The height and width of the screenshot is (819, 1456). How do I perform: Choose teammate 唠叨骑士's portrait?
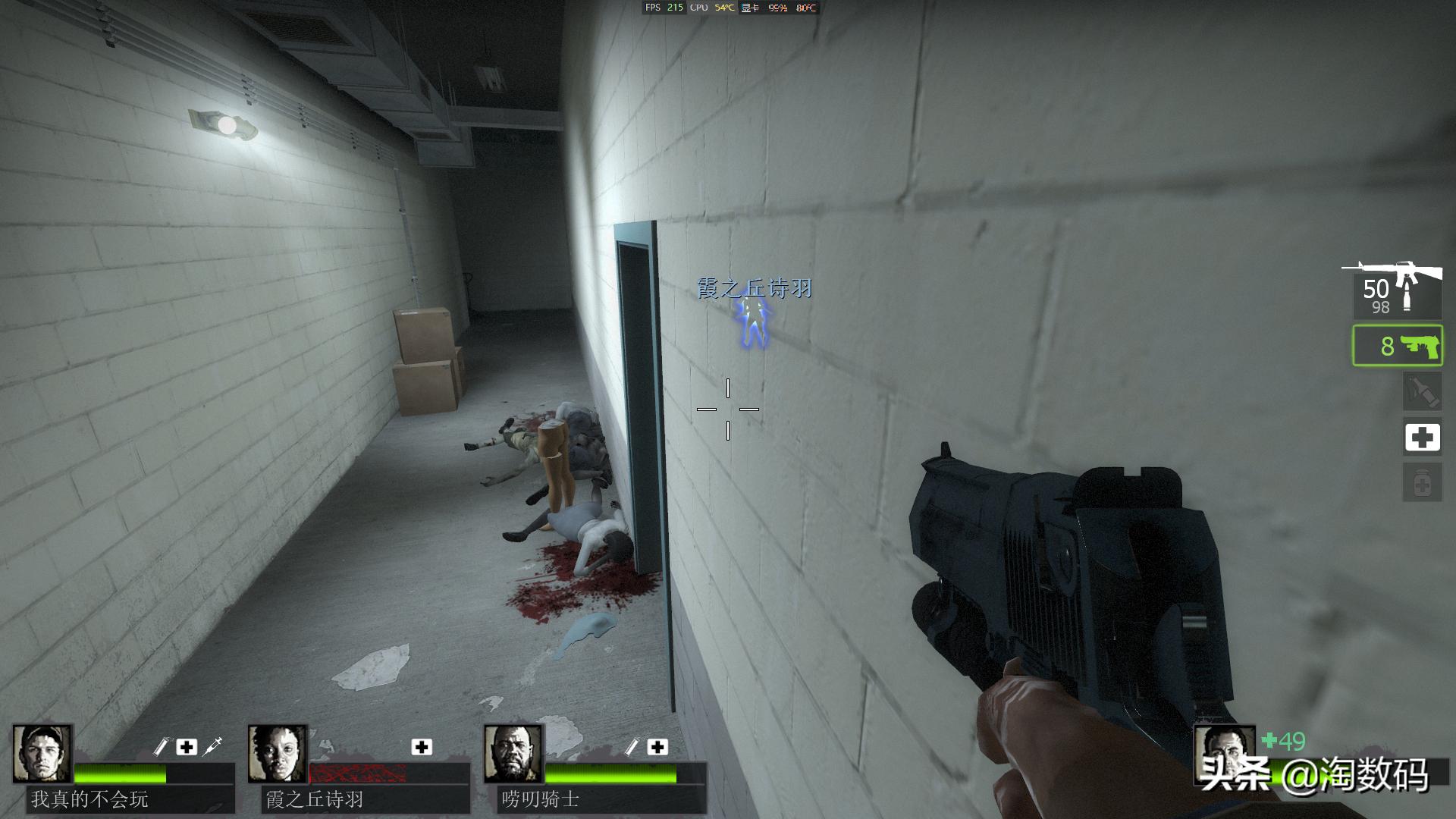point(513,754)
